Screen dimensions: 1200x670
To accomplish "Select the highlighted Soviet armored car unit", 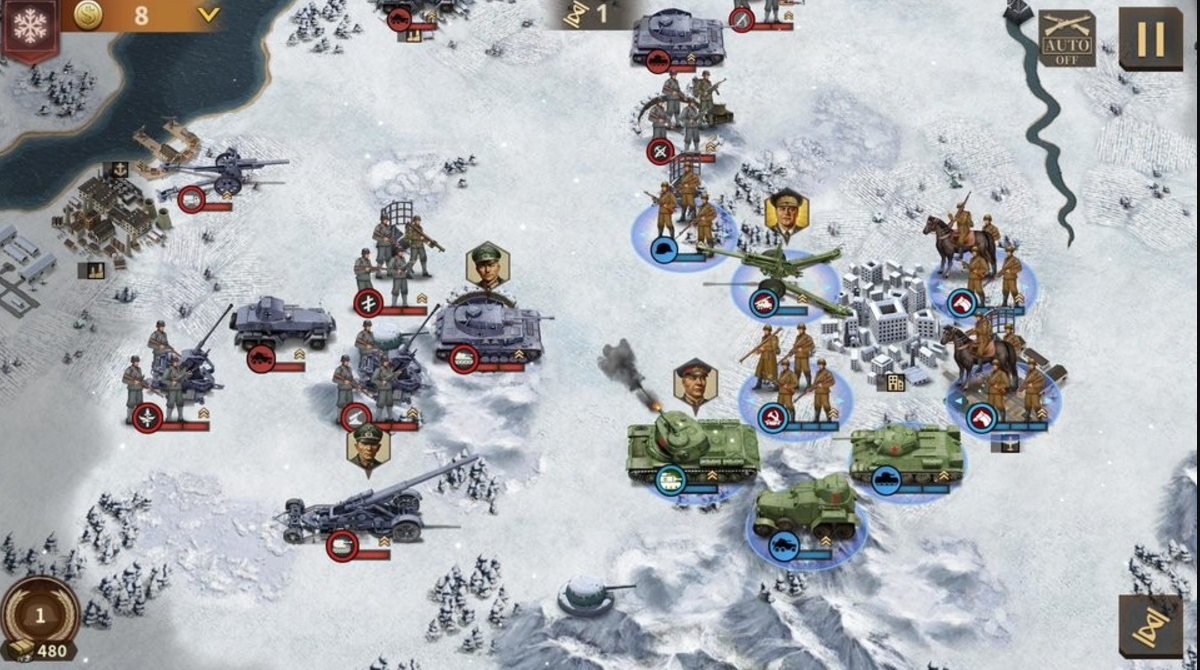I will 806,511.
